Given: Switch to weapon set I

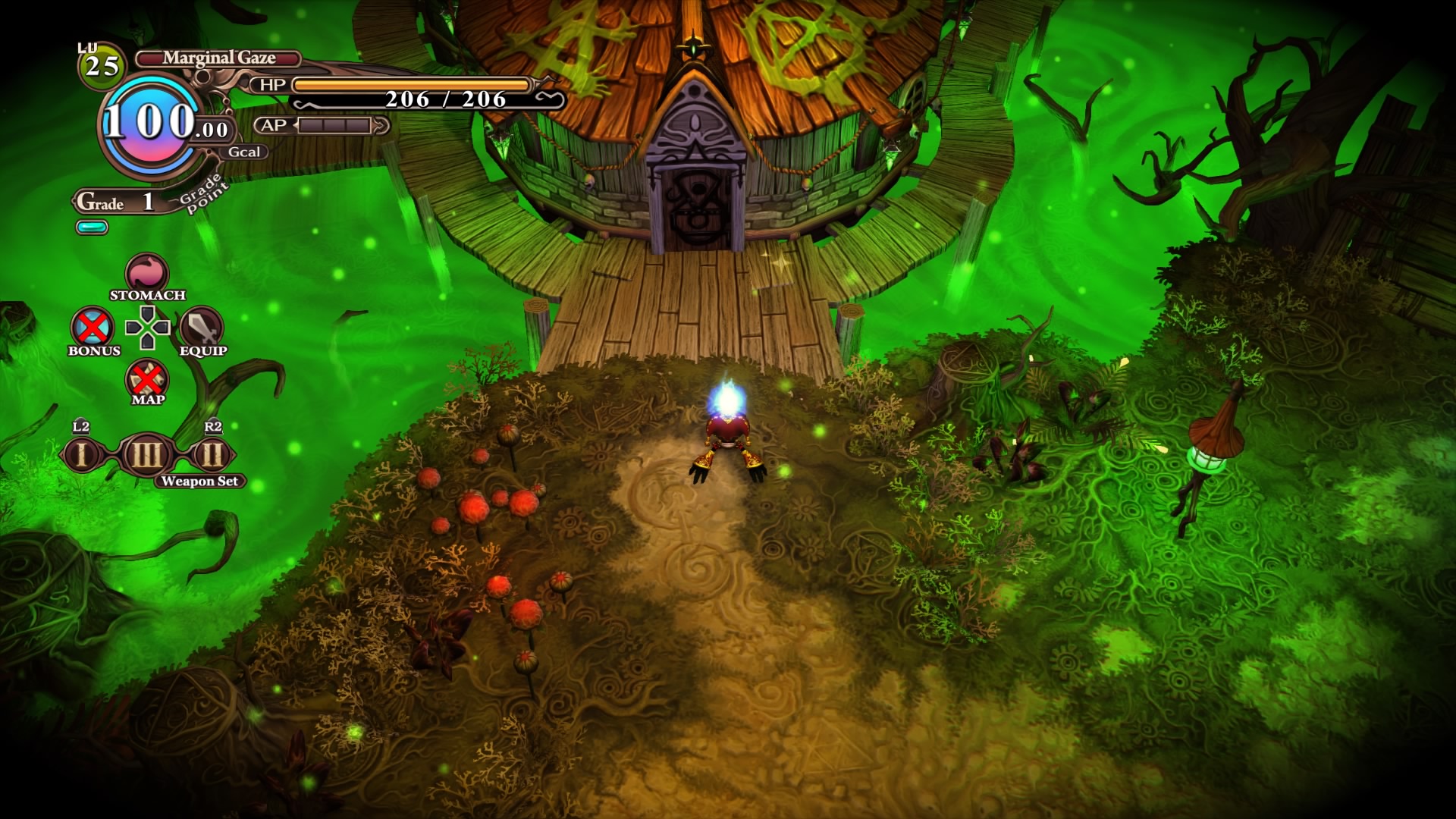Looking at the screenshot, I should point(82,455).
